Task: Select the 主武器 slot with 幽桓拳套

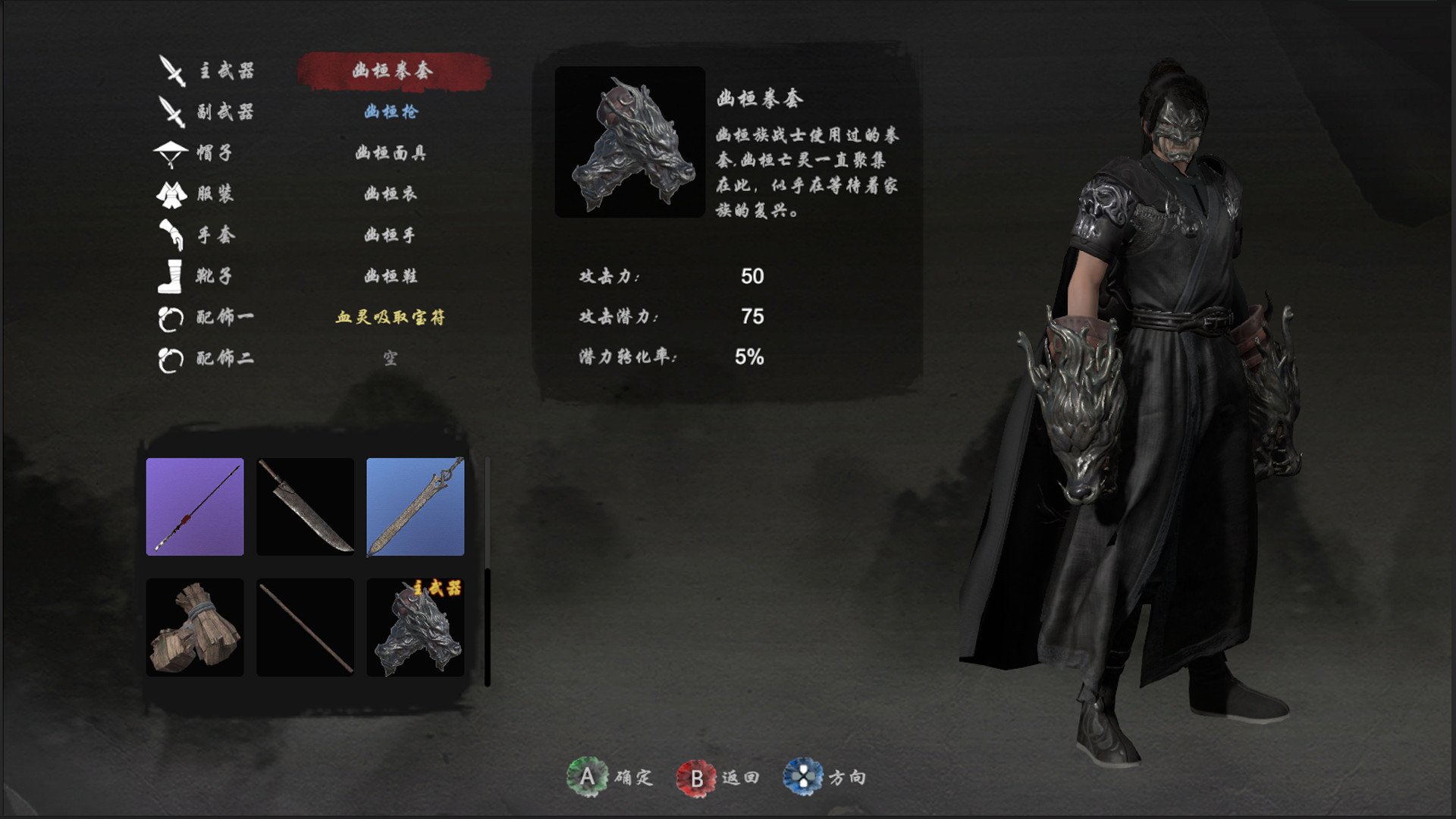Action: pos(392,71)
